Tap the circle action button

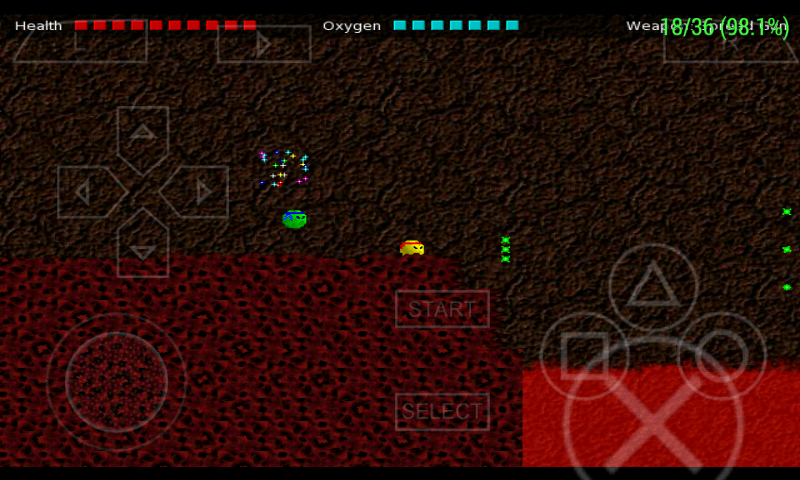click(x=722, y=356)
